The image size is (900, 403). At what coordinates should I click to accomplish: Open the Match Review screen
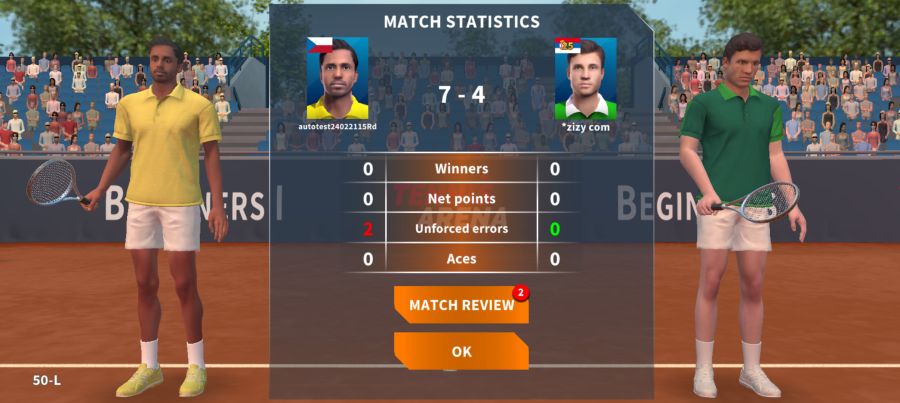(x=461, y=305)
